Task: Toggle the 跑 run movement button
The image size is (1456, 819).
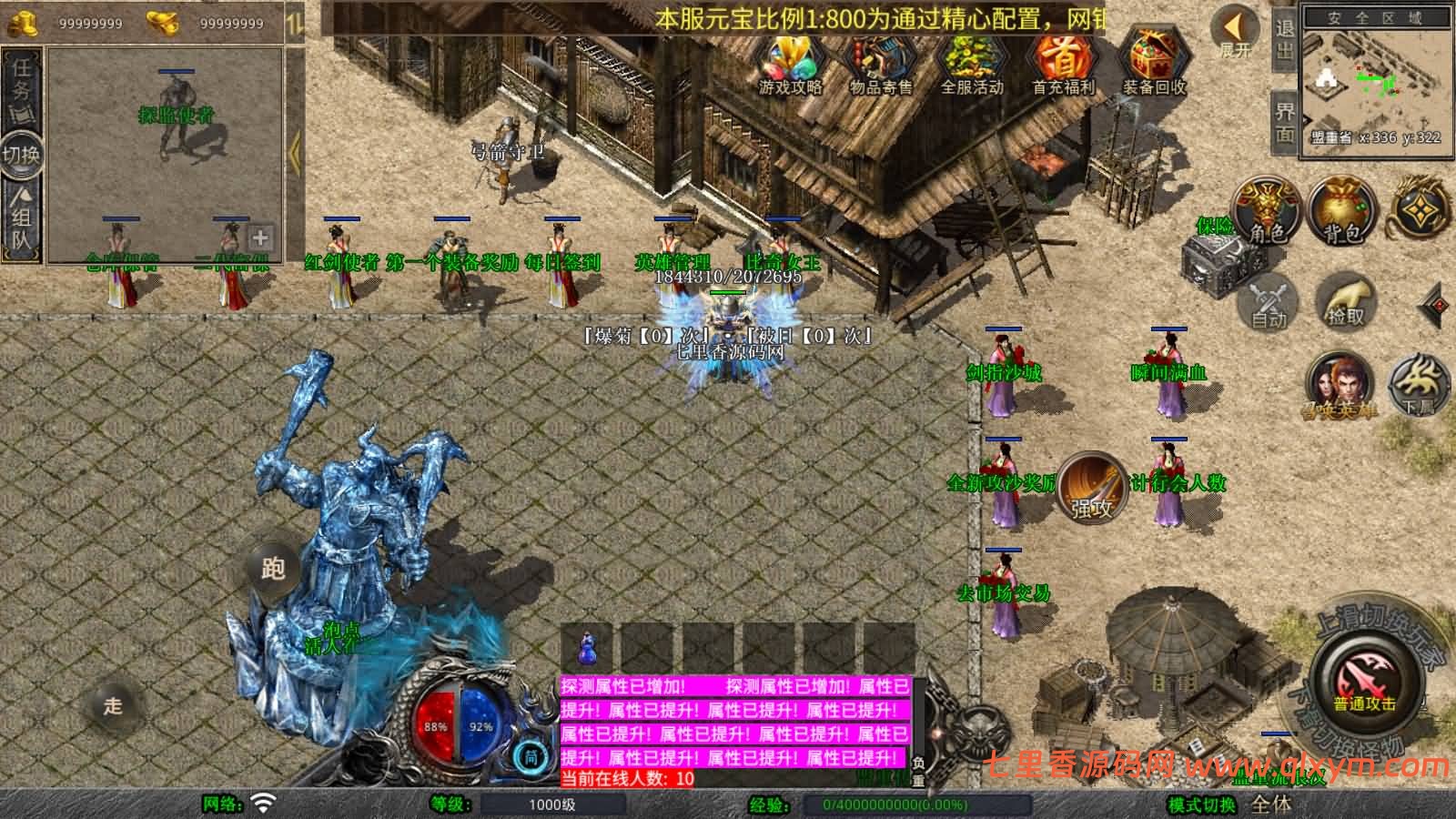Action: pos(273,569)
